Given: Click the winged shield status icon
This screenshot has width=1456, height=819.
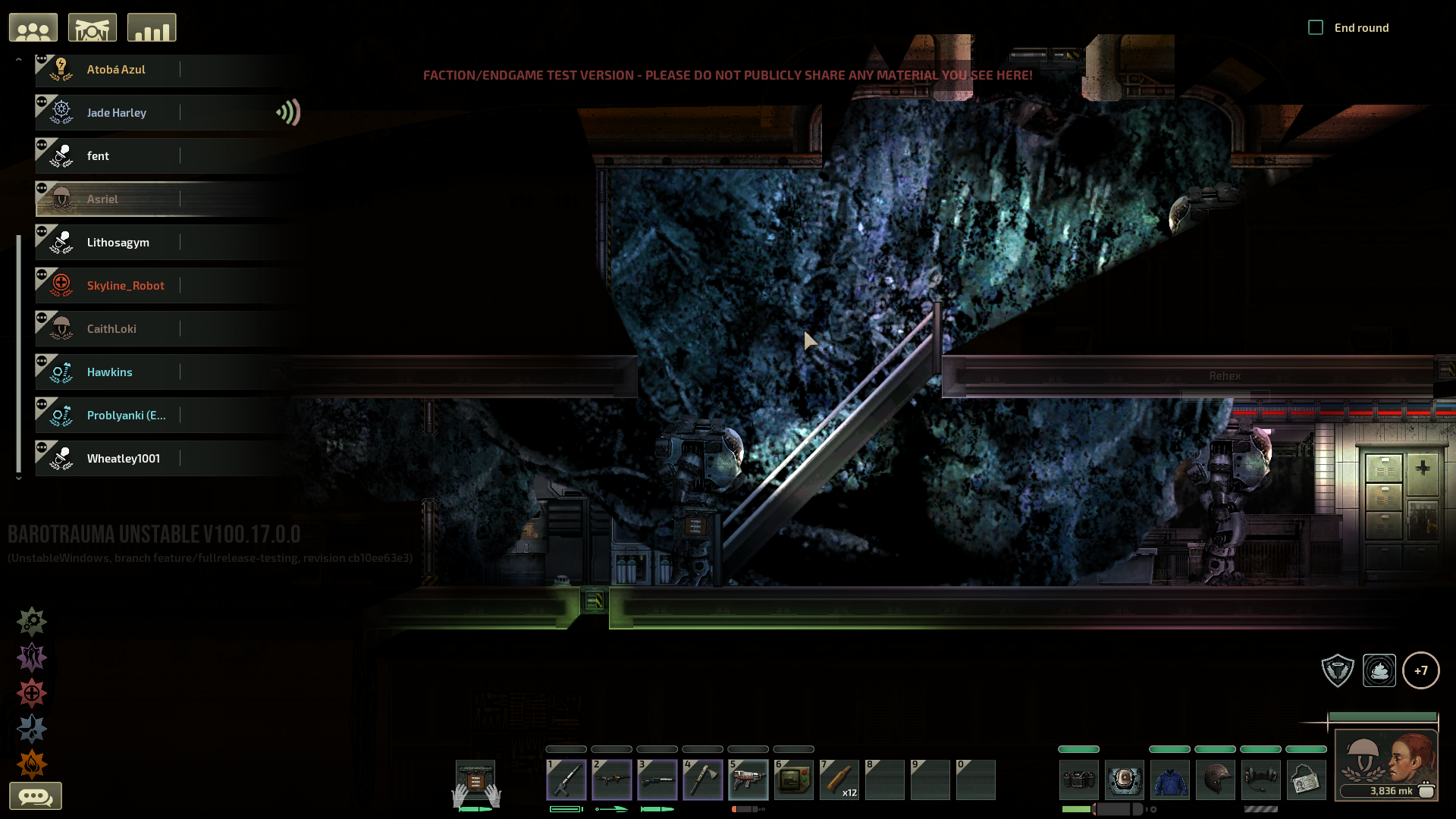Looking at the screenshot, I should (x=1338, y=670).
